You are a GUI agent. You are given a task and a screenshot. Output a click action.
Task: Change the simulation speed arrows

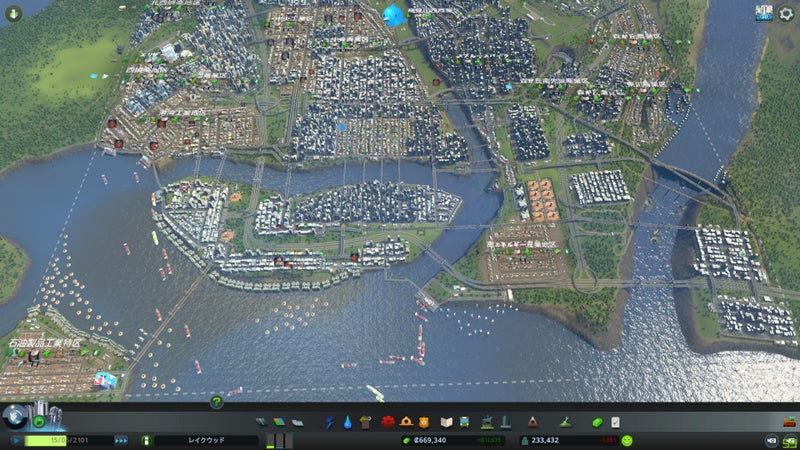[x=121, y=440]
